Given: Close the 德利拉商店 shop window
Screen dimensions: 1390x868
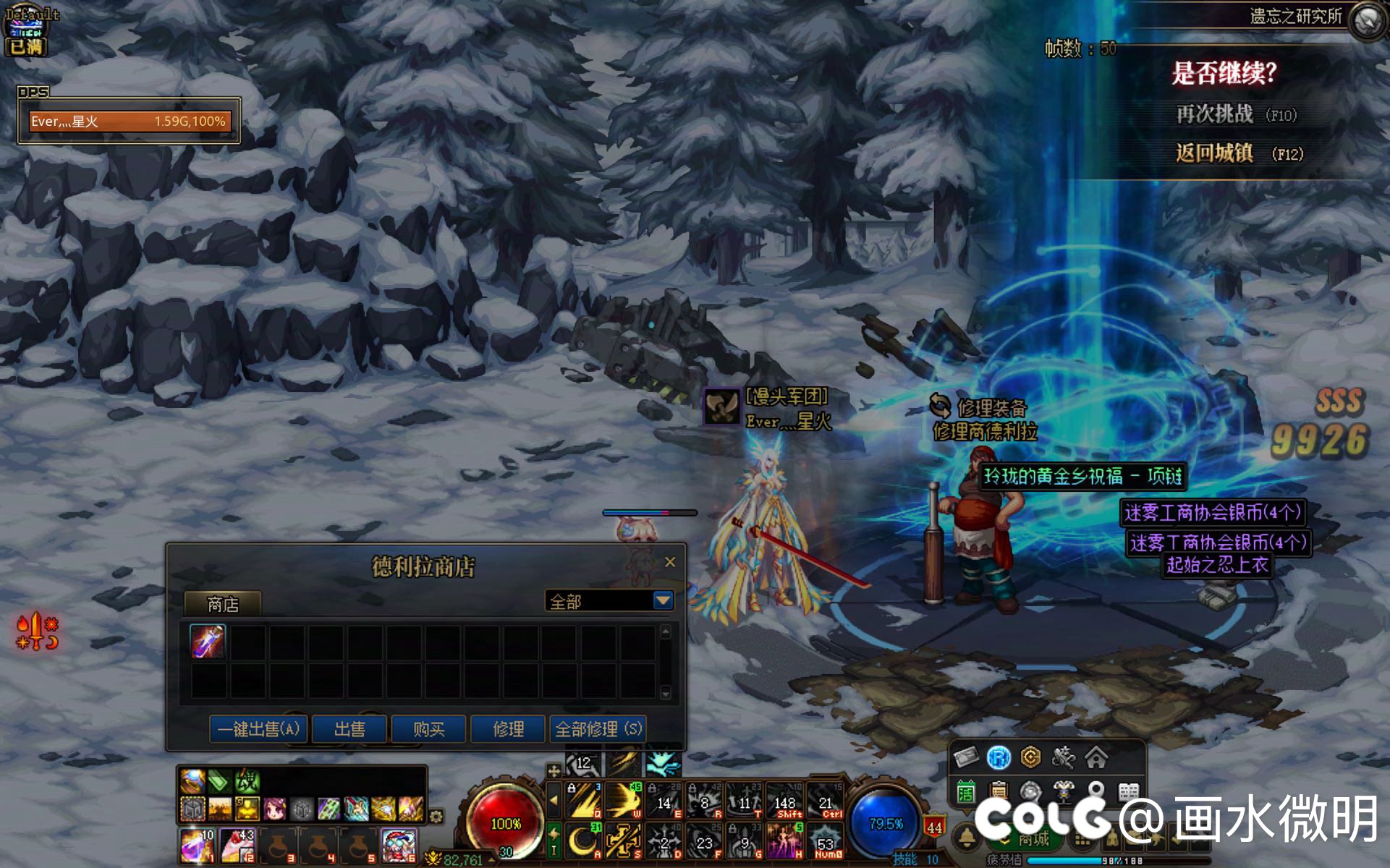Looking at the screenshot, I should point(670,562).
